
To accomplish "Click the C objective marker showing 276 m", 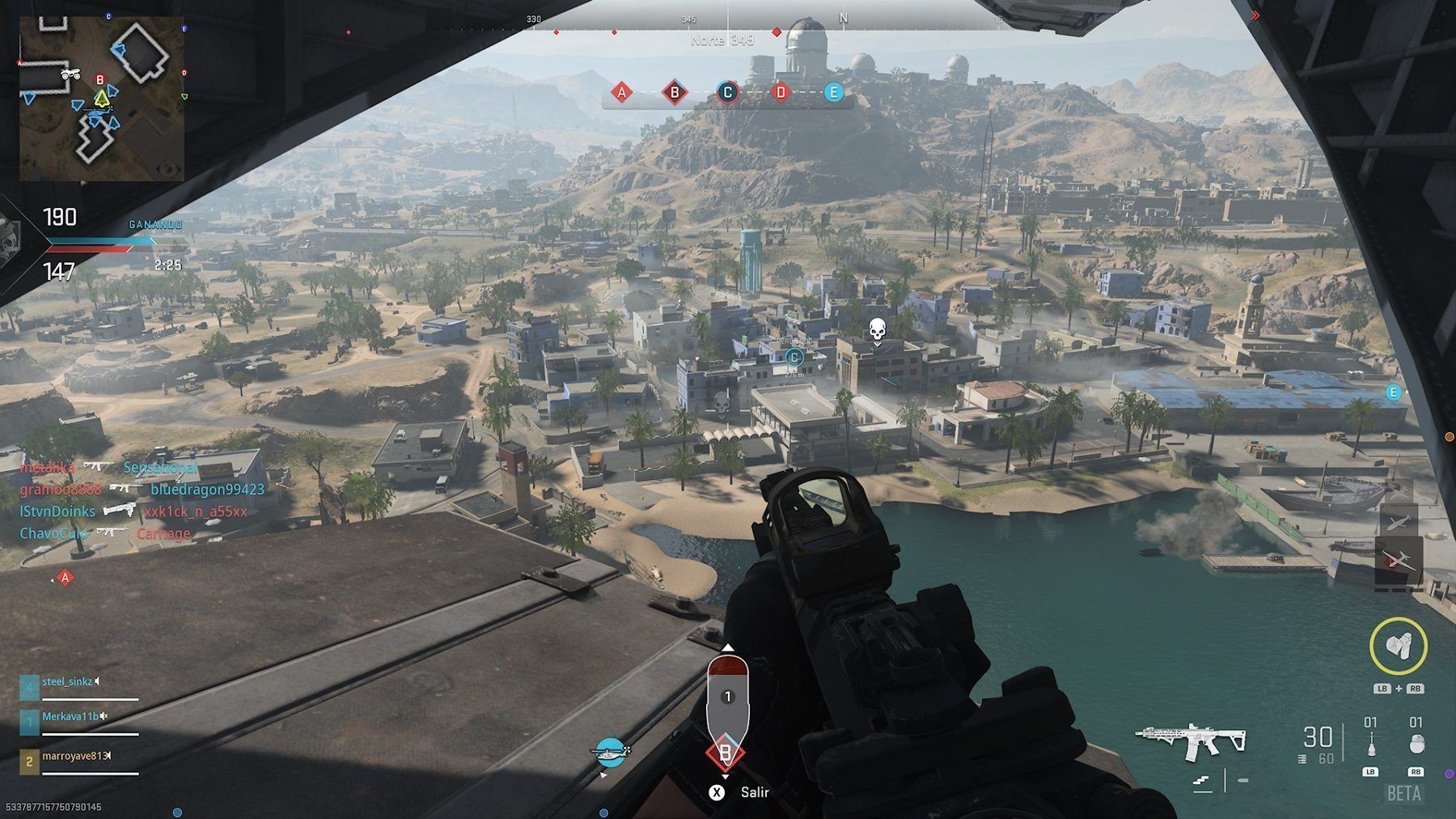I will [794, 357].
